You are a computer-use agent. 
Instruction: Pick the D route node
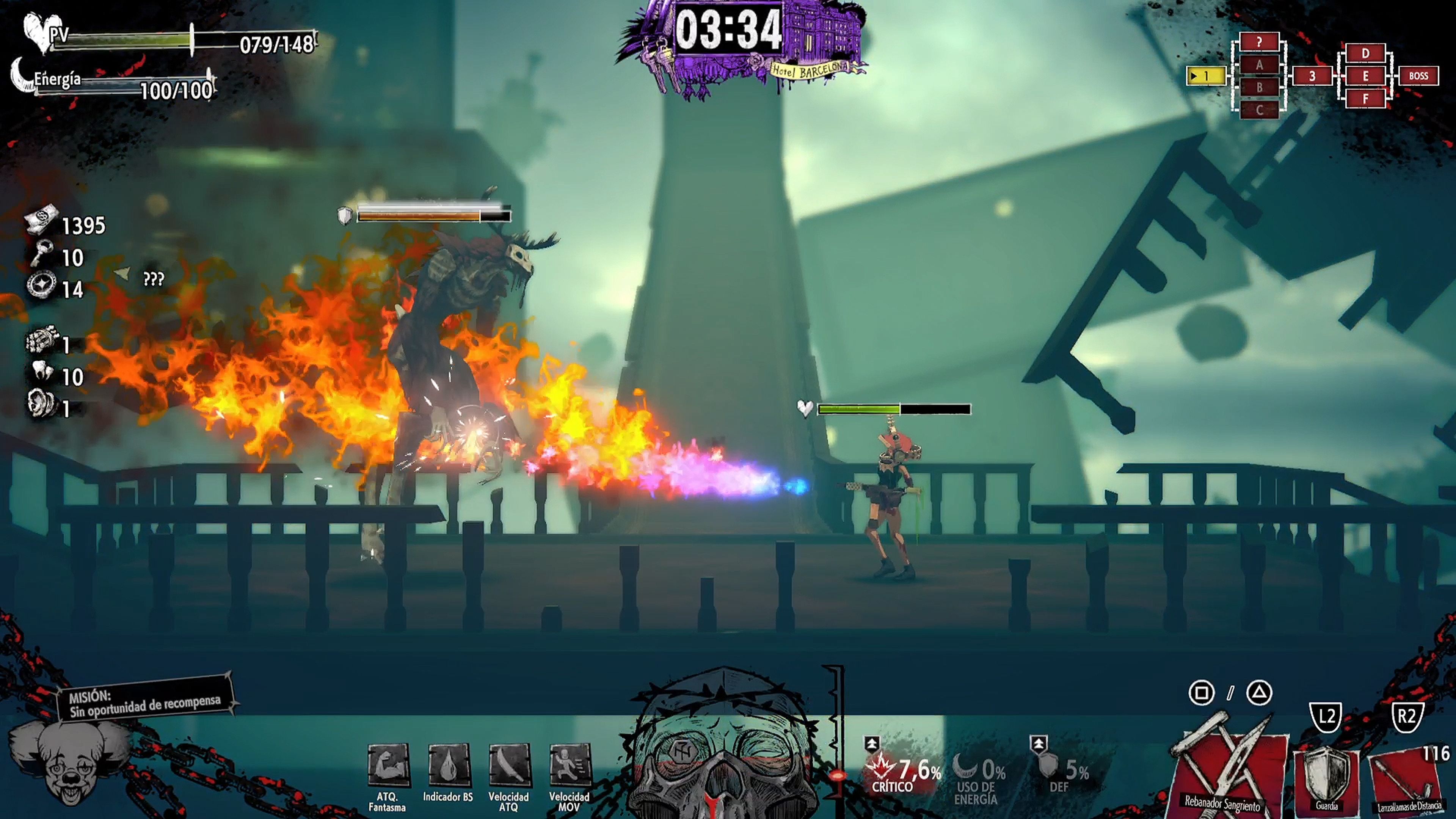1365,53
